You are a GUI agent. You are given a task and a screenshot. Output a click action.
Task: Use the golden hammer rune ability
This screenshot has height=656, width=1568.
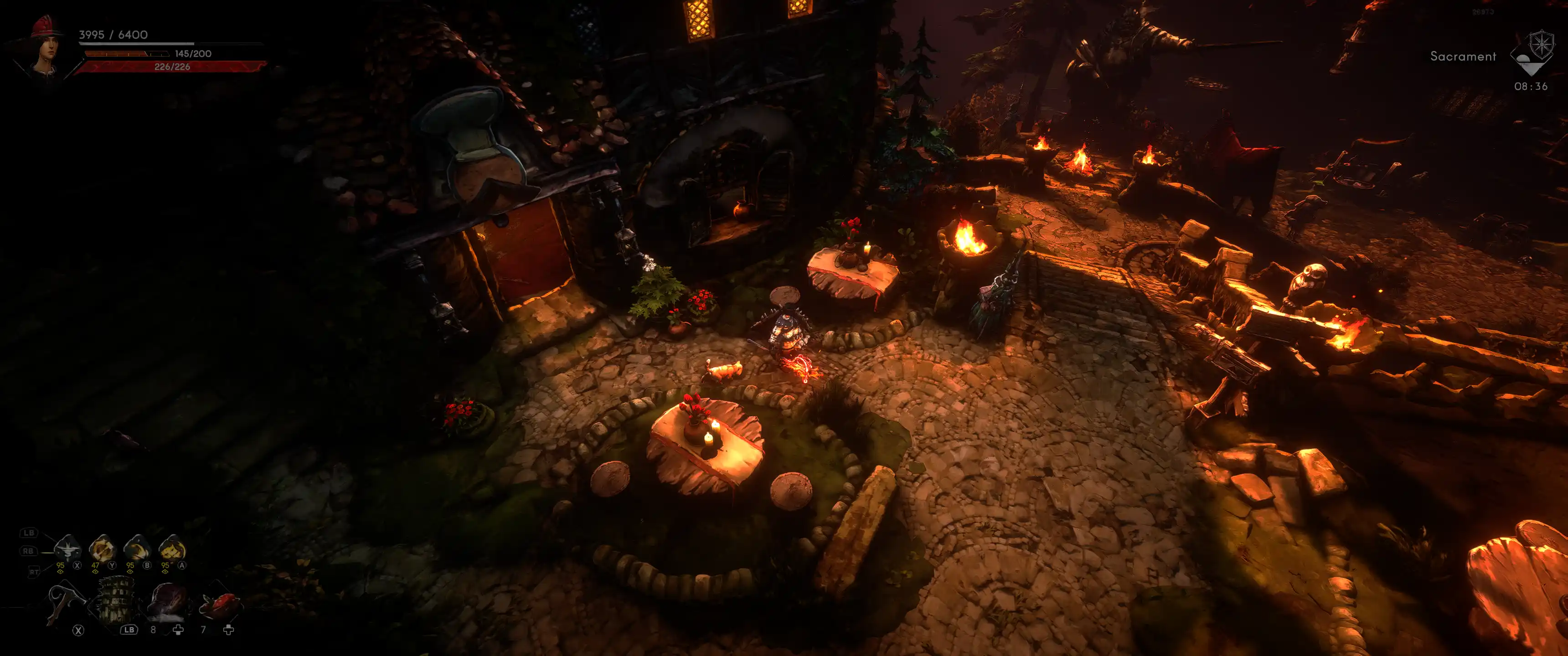coord(102,549)
